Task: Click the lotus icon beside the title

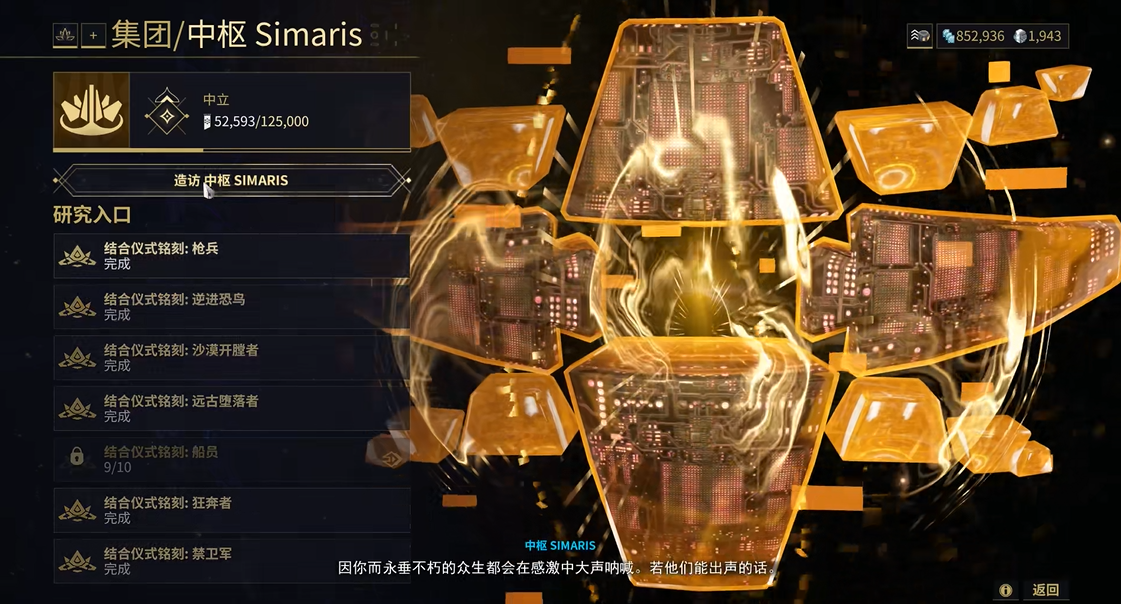Action: pyautogui.click(x=66, y=36)
